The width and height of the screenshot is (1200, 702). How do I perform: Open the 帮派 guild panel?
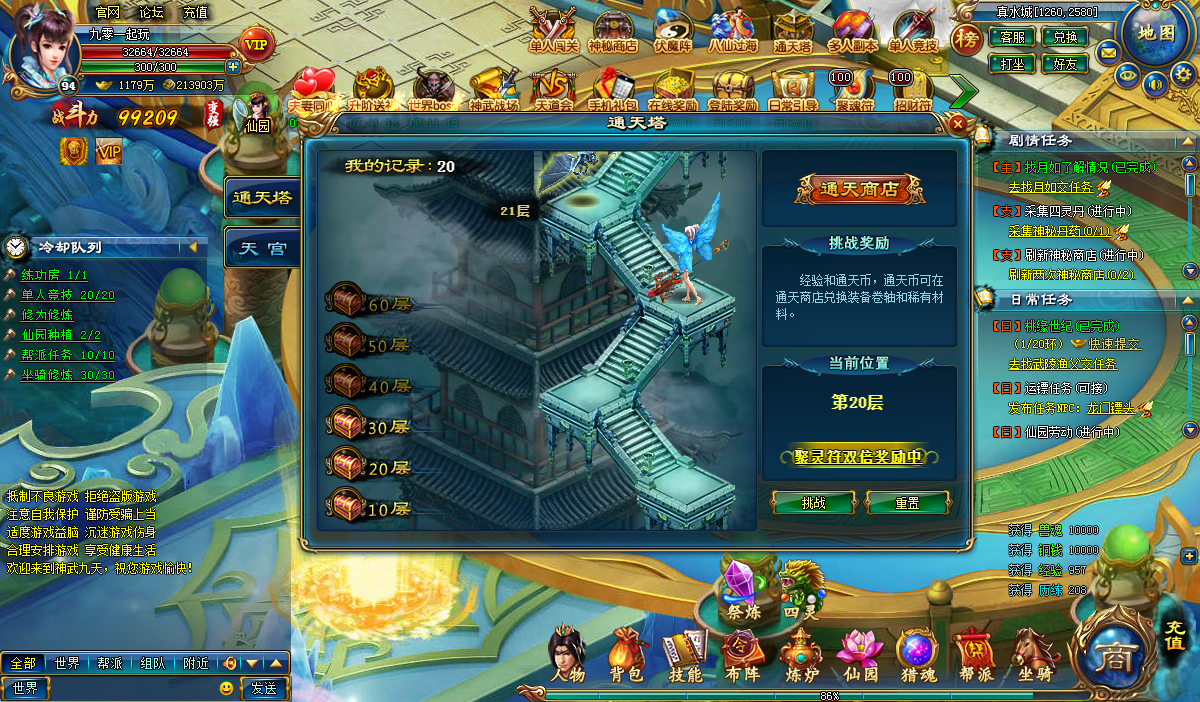(976, 656)
